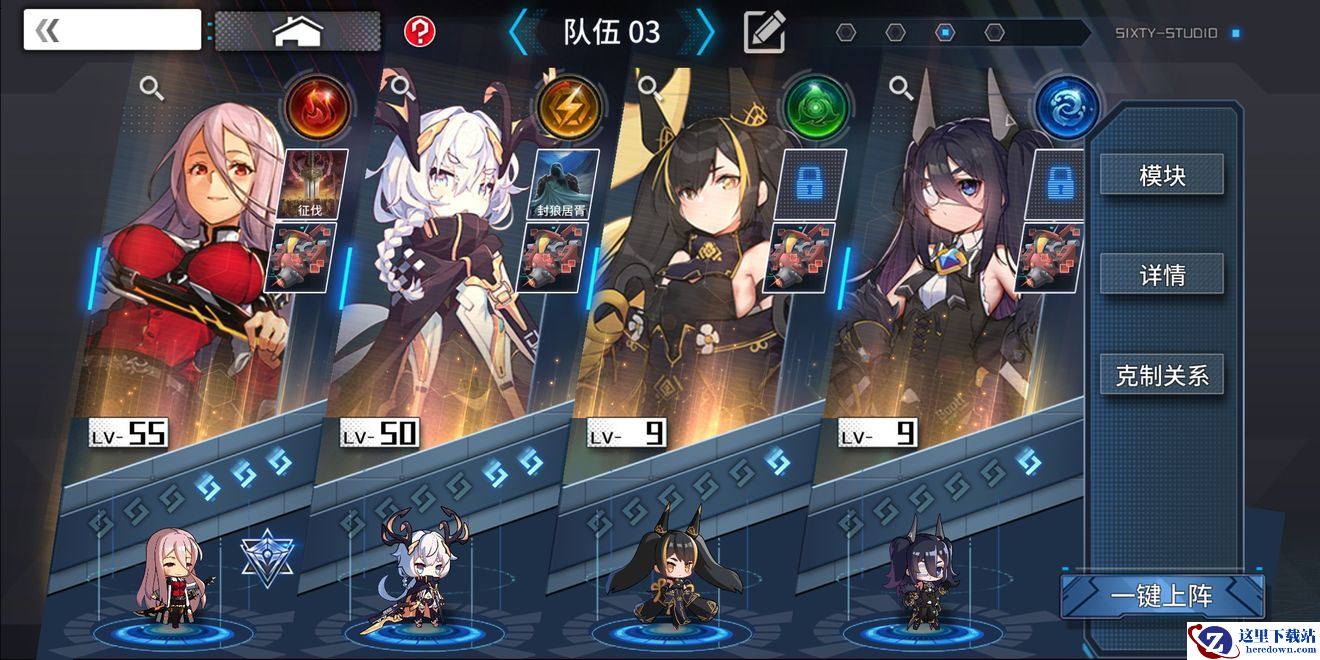Open the 征伐 equipment slot
The width and height of the screenshot is (1320, 660).
click(x=317, y=184)
